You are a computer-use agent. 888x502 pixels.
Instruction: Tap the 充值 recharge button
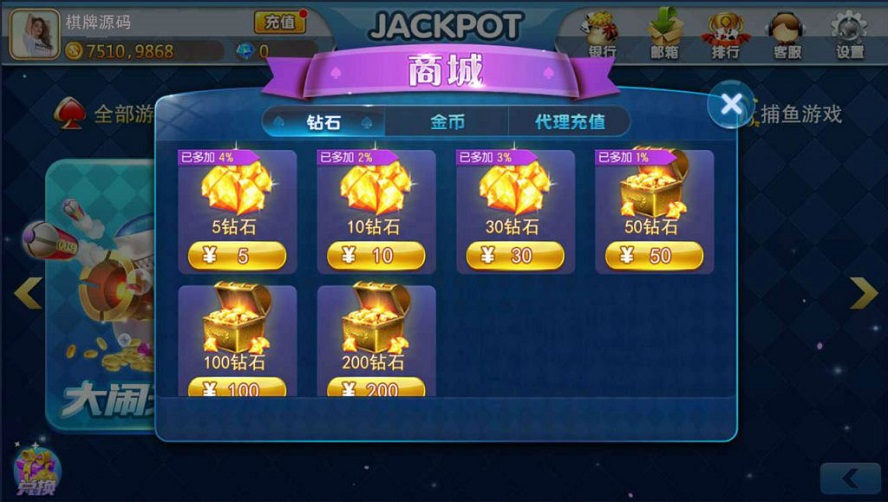click(x=280, y=21)
